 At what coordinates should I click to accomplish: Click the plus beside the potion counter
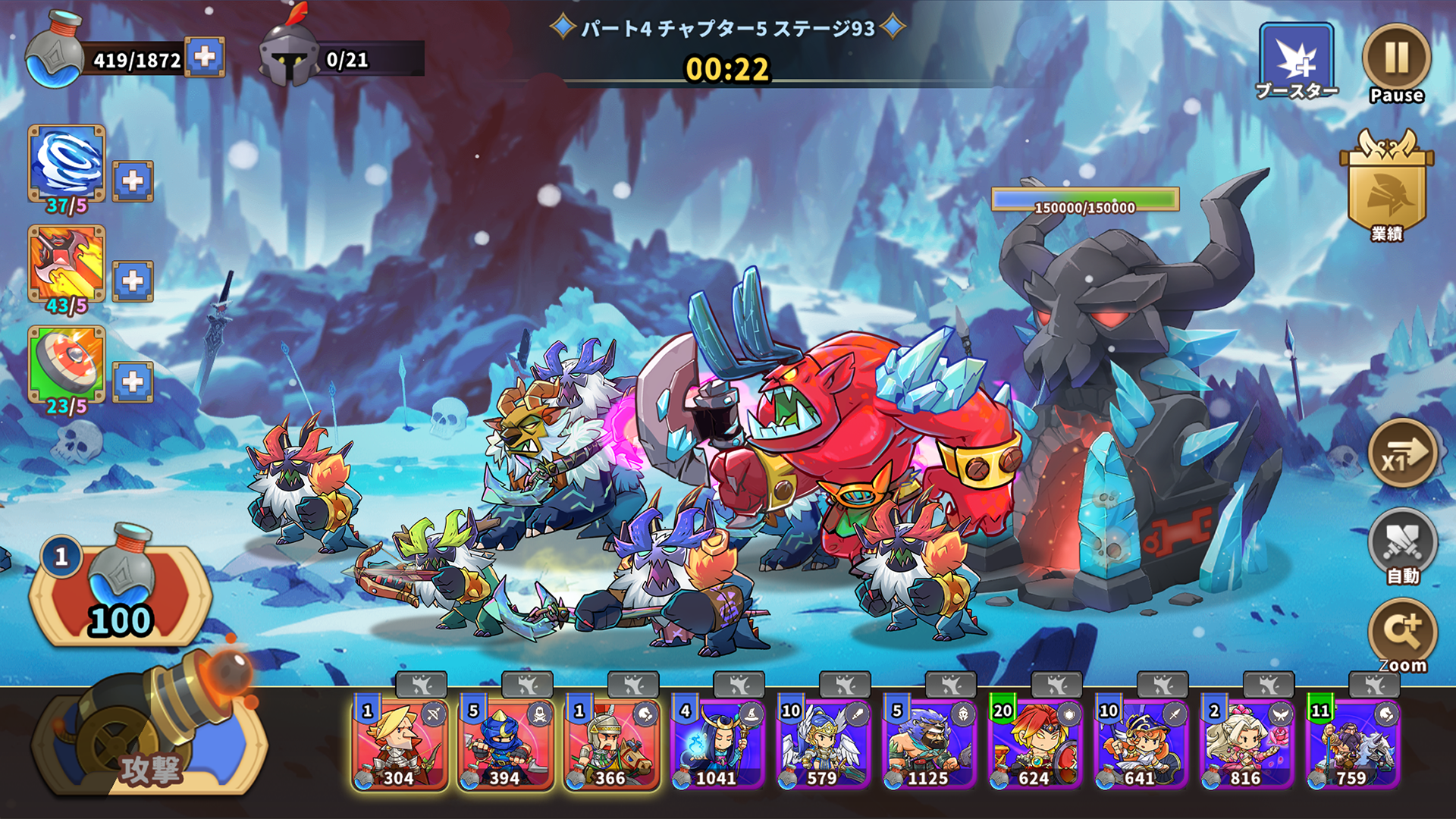[206, 55]
